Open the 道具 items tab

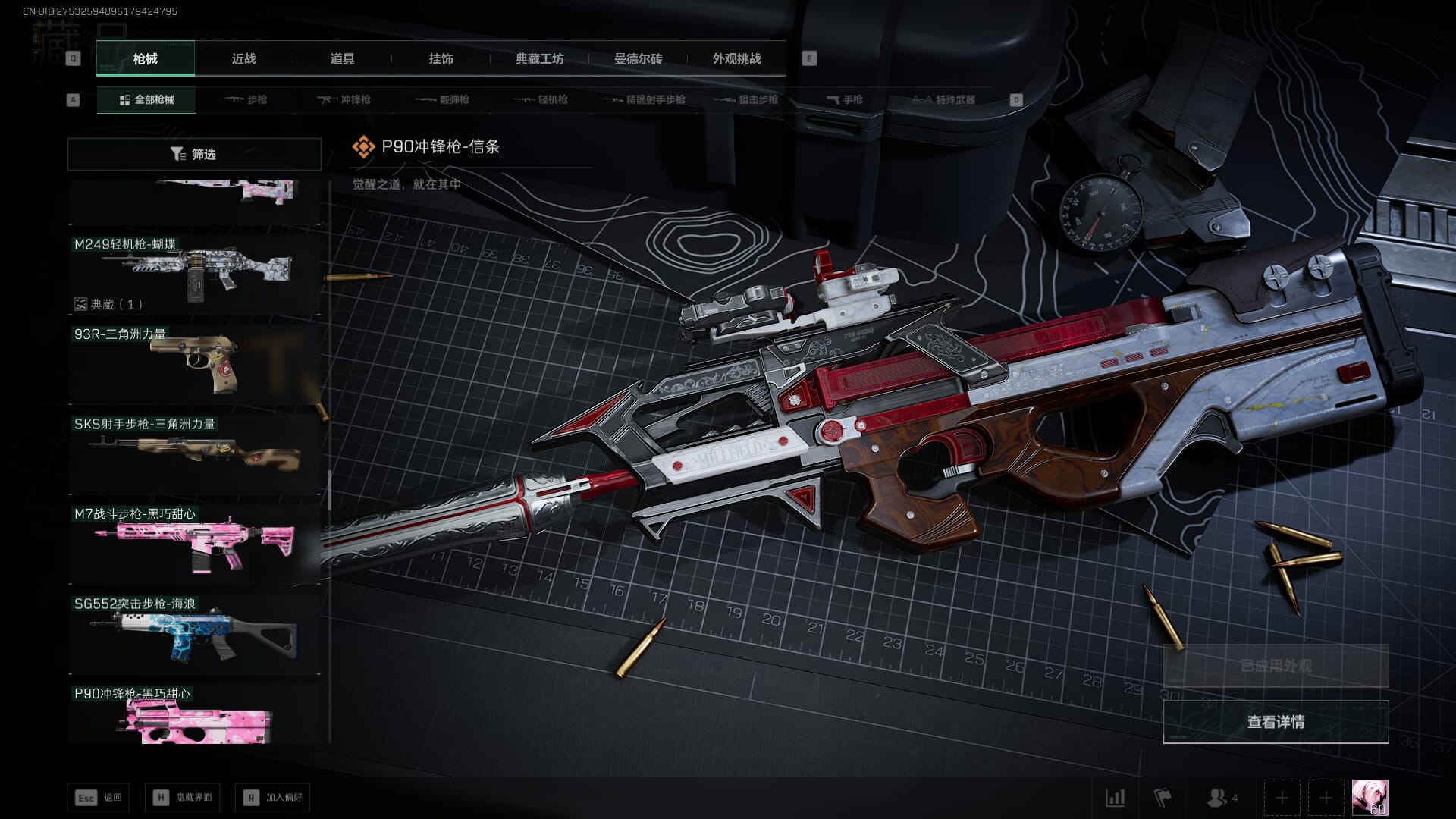(x=342, y=59)
